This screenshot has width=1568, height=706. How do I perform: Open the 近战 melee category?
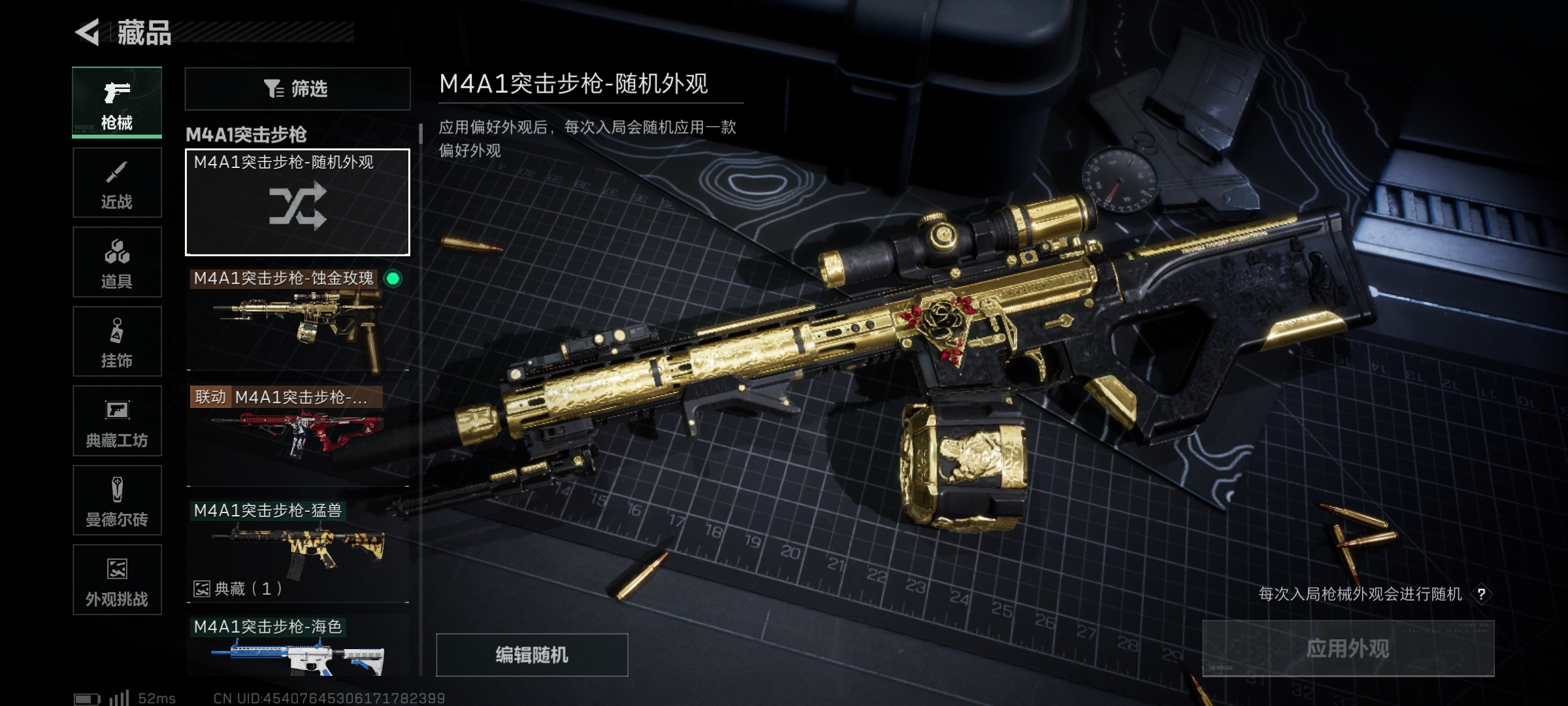[x=117, y=183]
